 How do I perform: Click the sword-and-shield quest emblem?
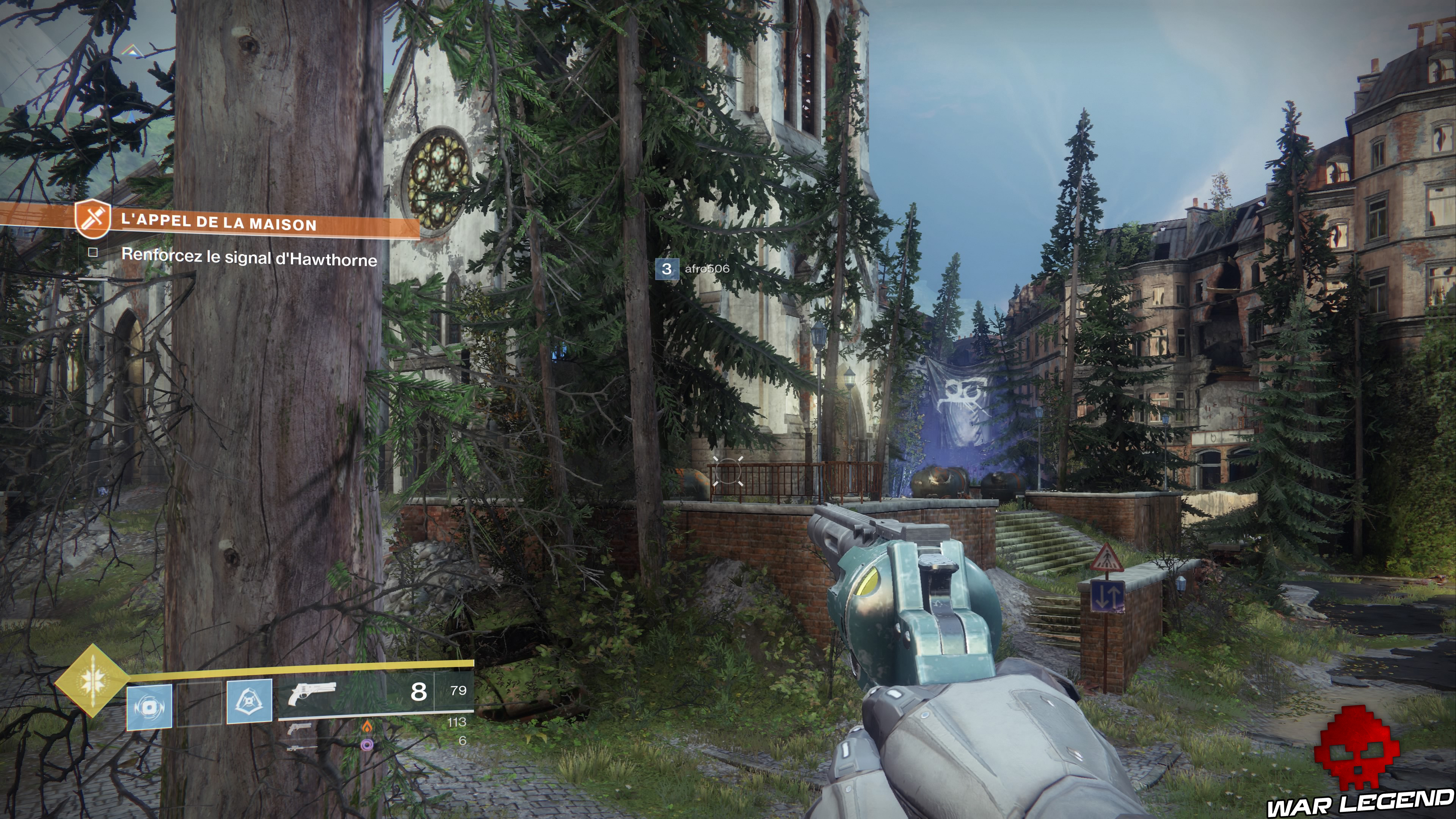pyautogui.click(x=92, y=218)
